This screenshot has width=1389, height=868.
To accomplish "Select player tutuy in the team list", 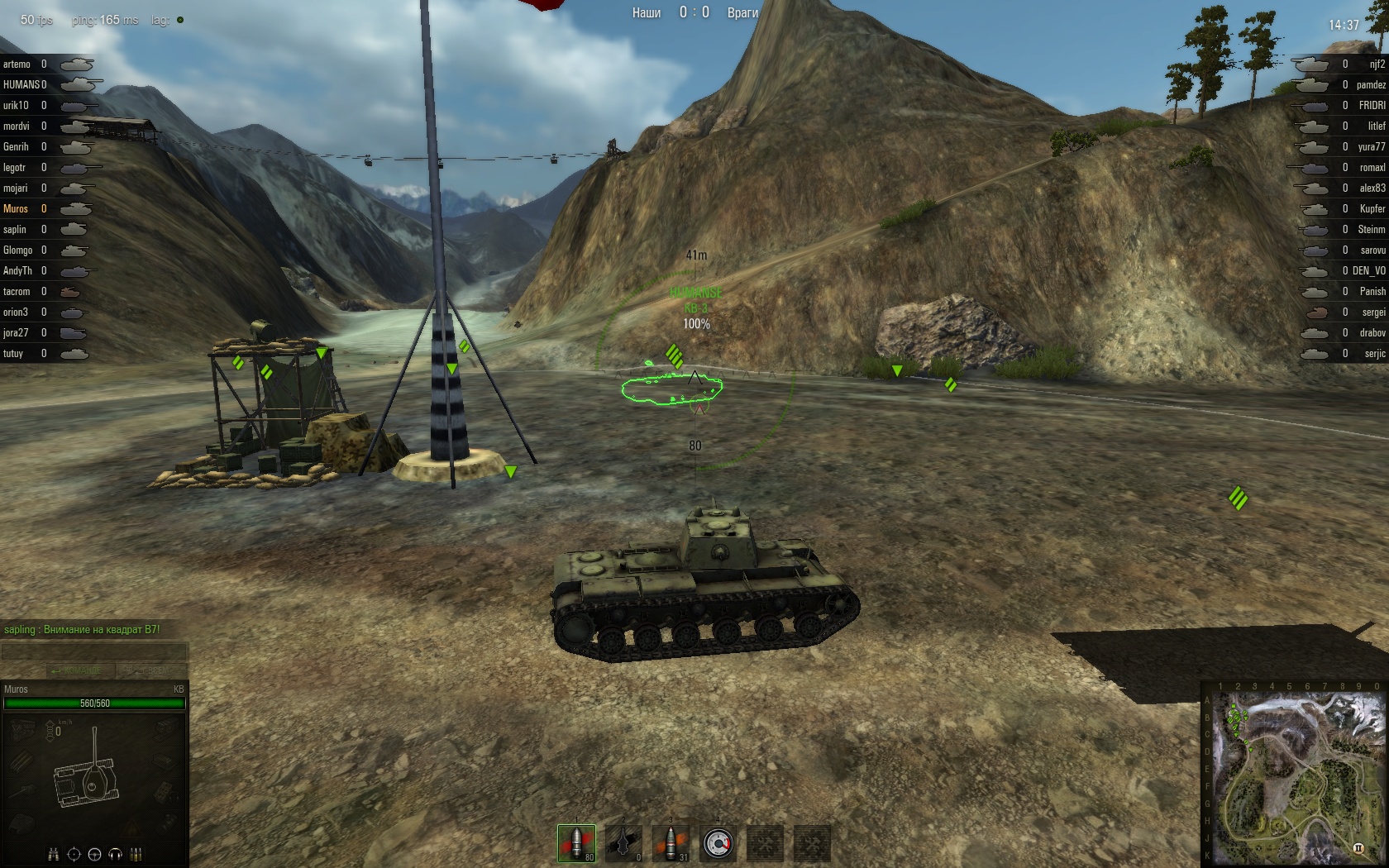I will [13, 354].
